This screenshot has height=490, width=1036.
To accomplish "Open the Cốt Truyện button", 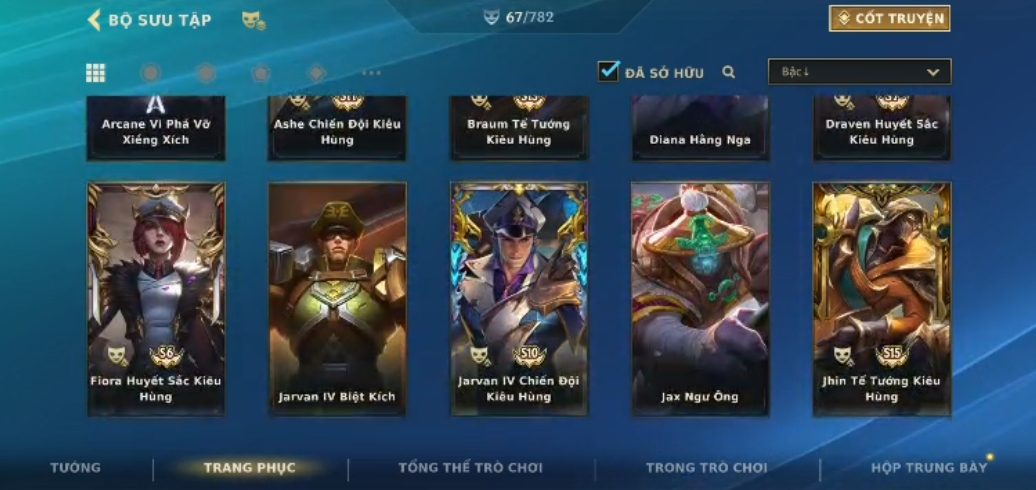I will (x=889, y=18).
